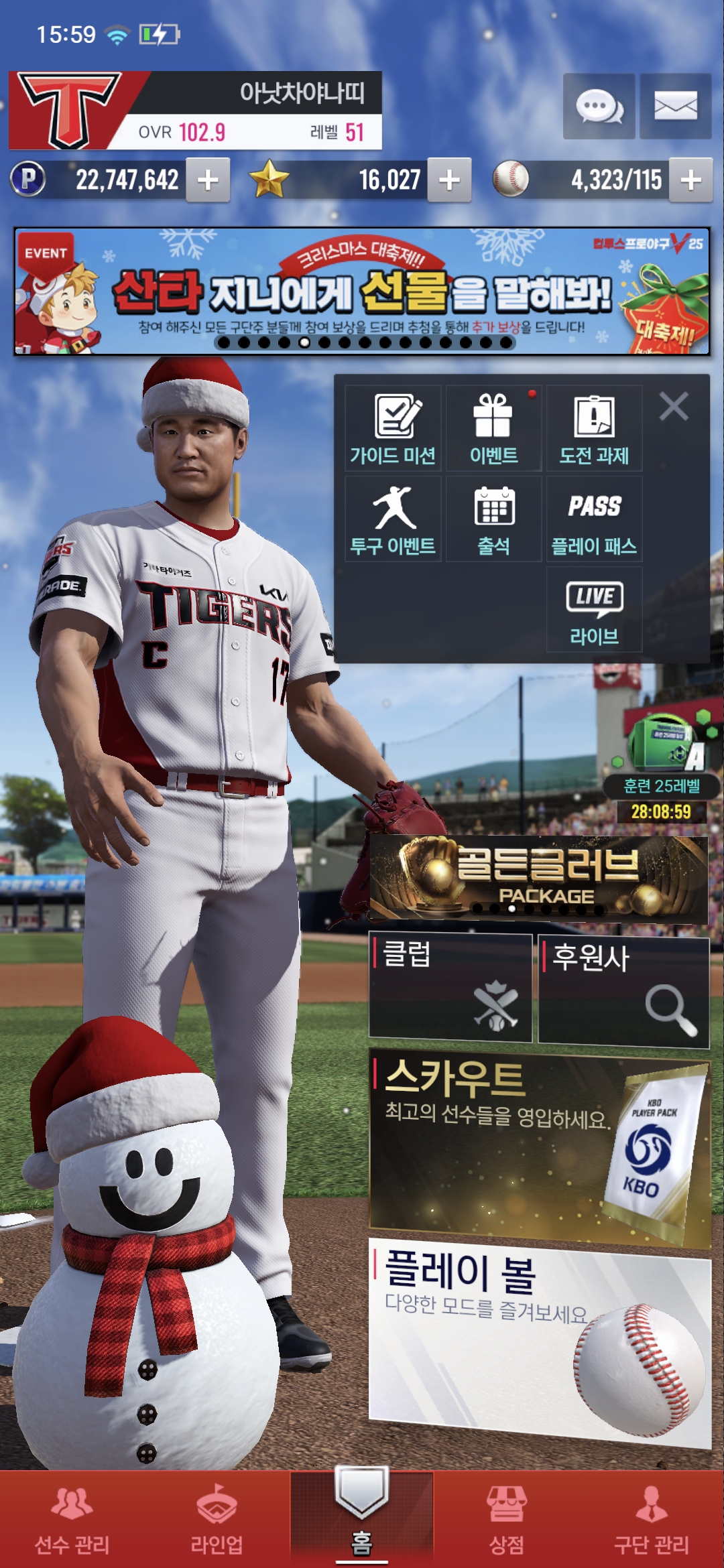Open the chat speech bubble icon

pyautogui.click(x=599, y=107)
